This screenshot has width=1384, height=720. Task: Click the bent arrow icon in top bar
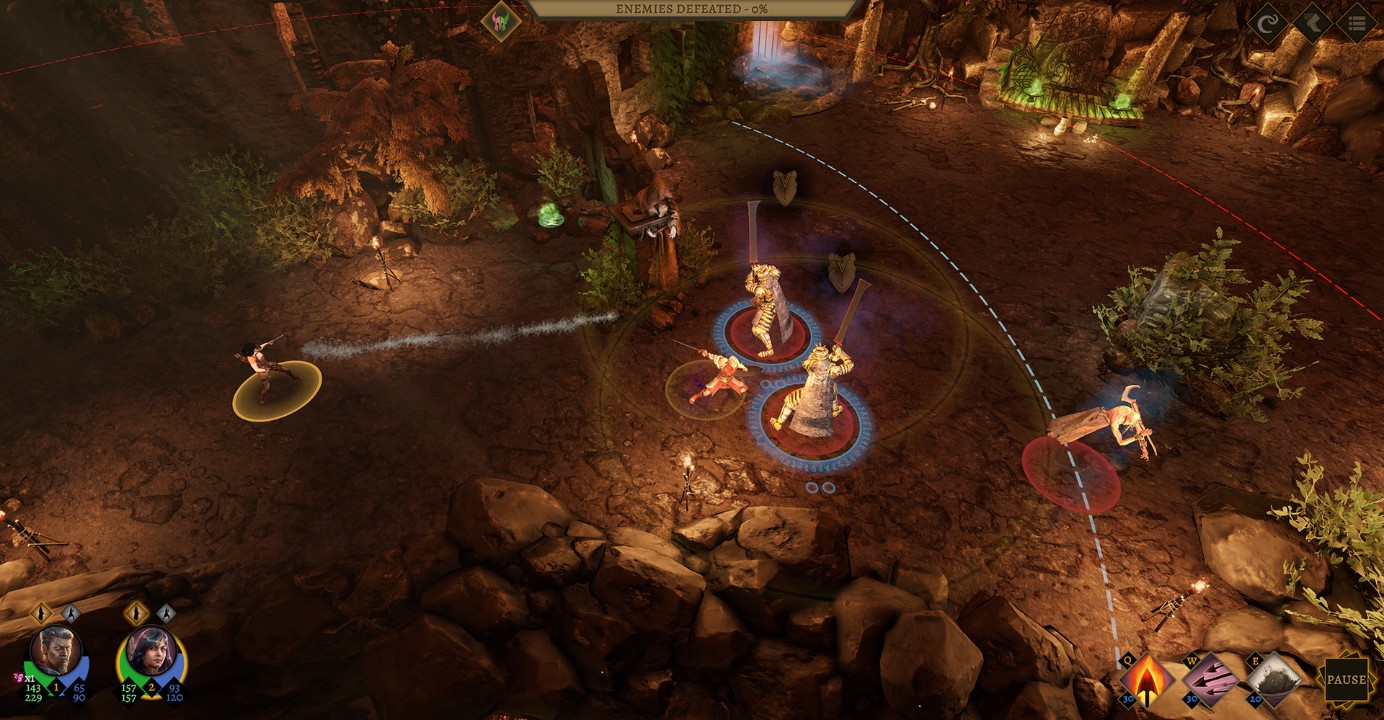click(1312, 23)
